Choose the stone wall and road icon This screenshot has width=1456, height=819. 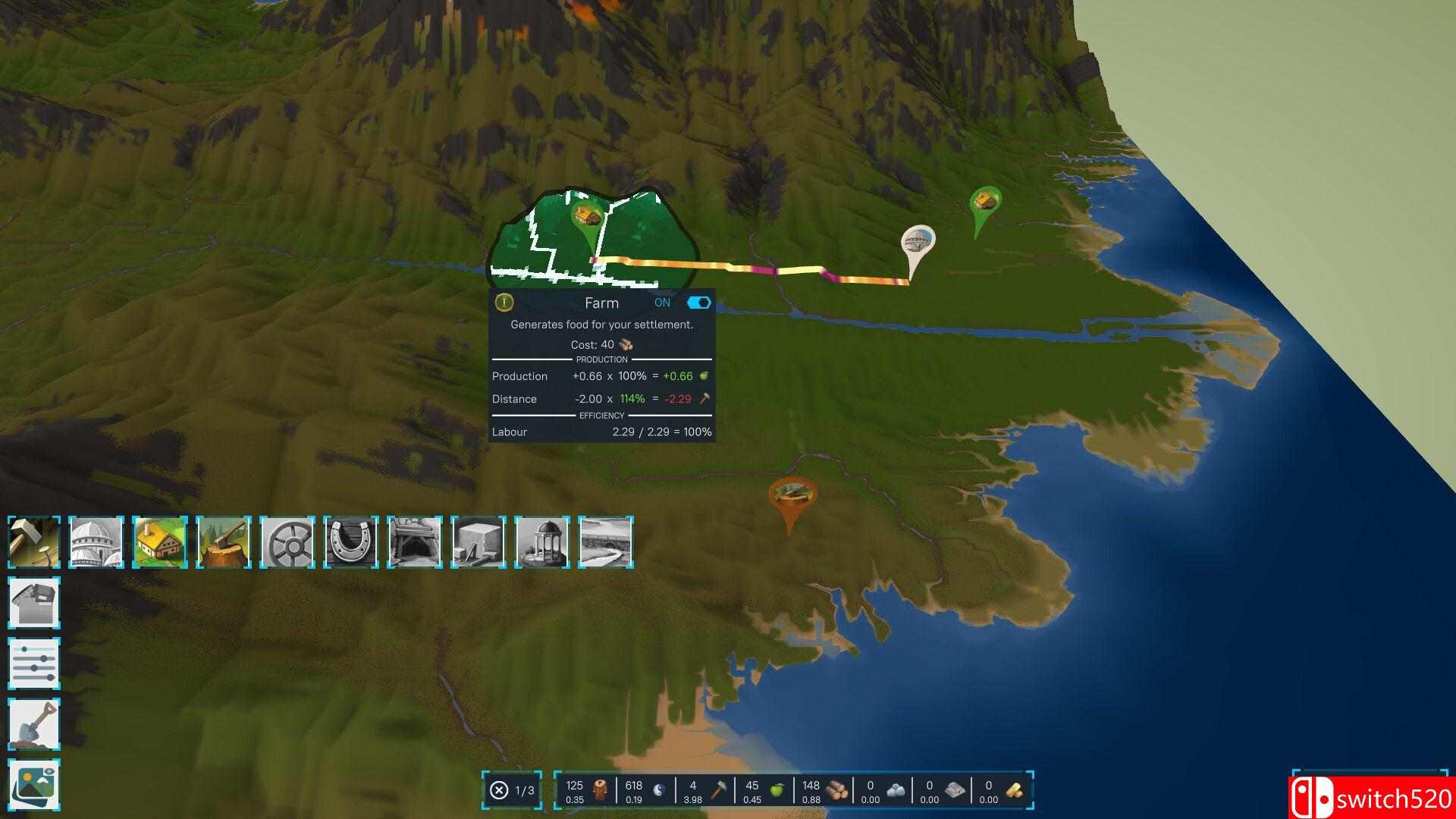tap(606, 541)
